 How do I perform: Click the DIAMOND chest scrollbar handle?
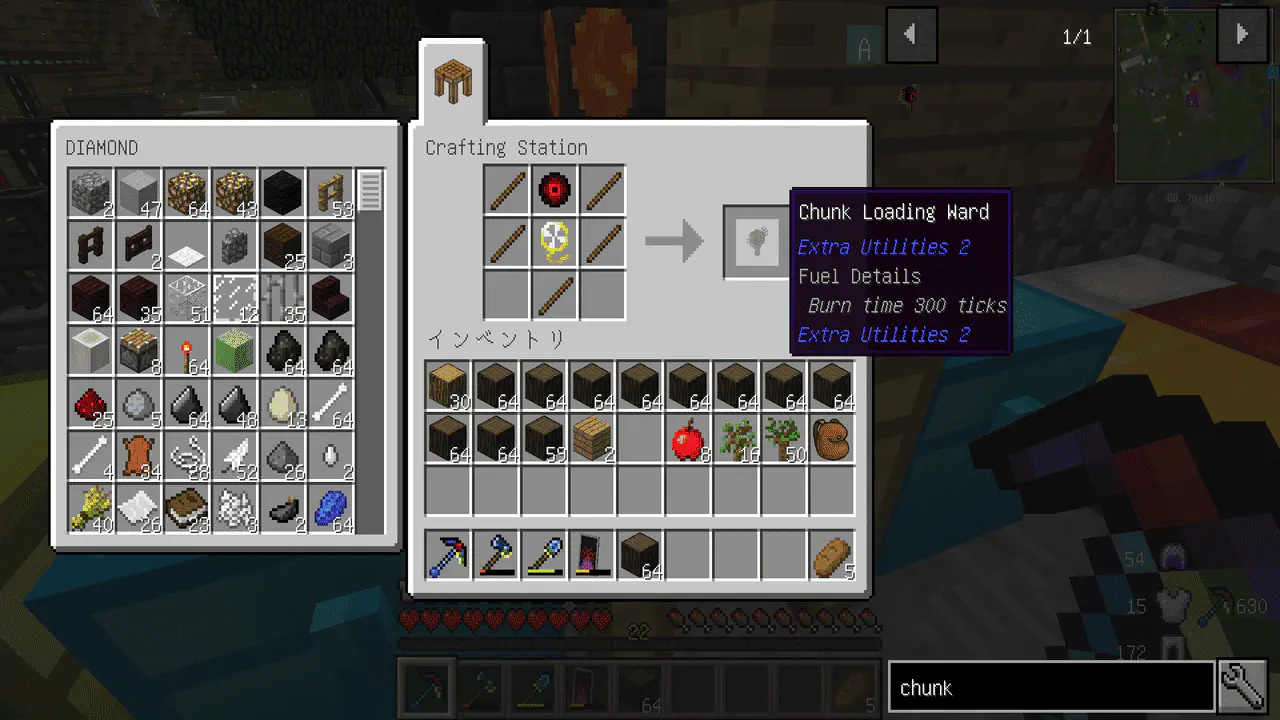370,191
